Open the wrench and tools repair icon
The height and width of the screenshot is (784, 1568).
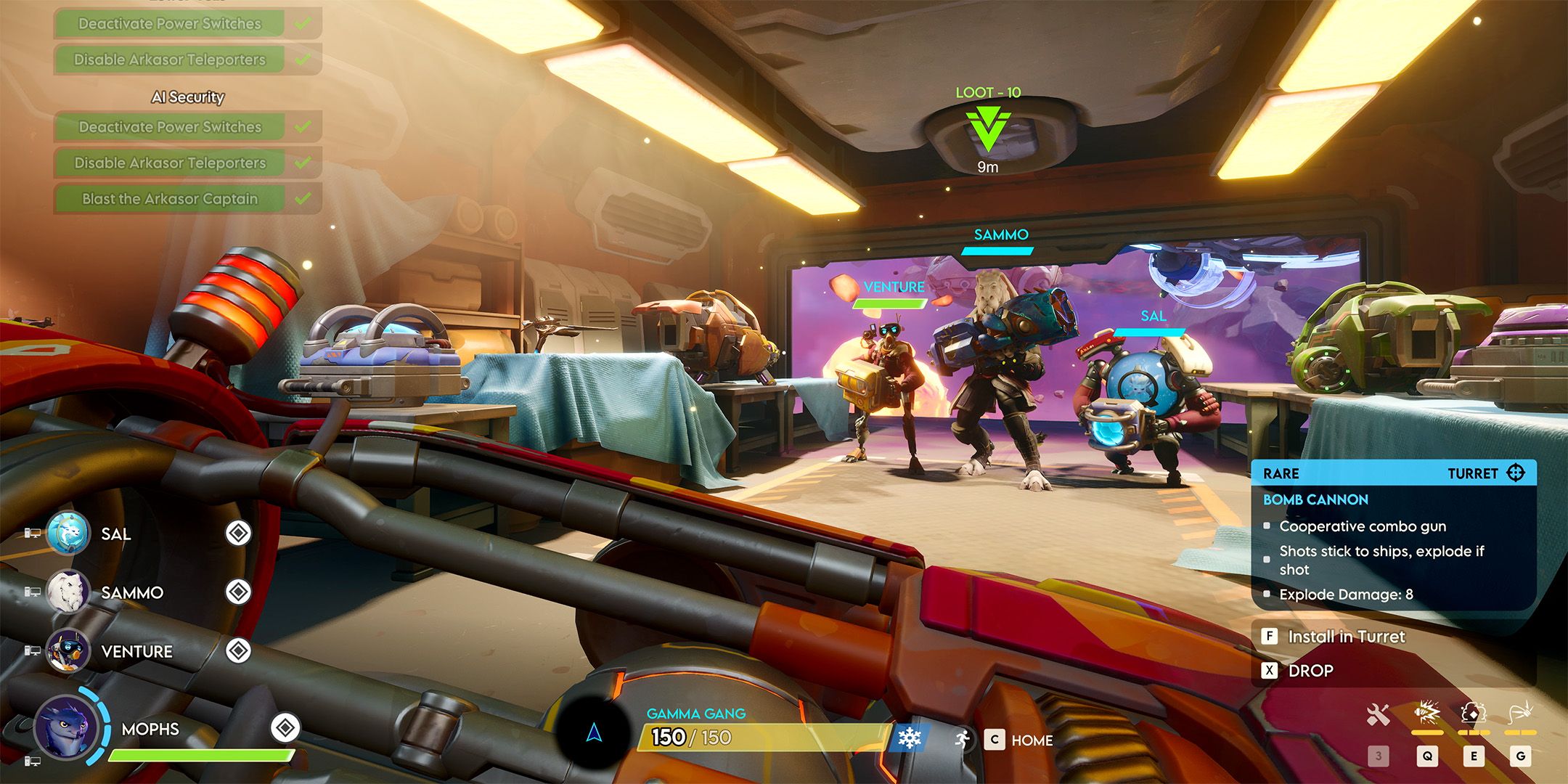(1378, 715)
